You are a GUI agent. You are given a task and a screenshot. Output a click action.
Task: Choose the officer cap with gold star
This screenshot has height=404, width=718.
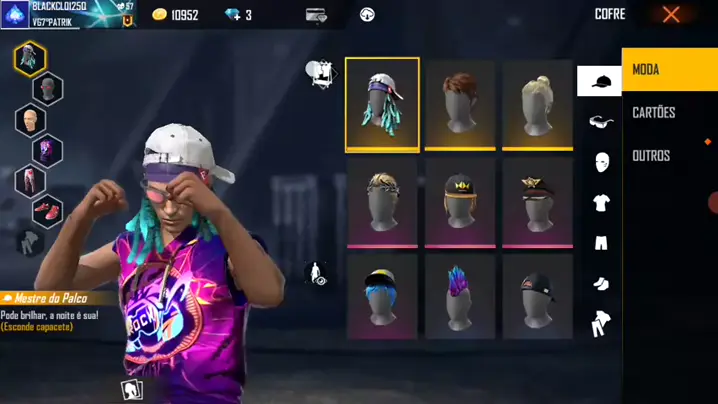(x=538, y=201)
